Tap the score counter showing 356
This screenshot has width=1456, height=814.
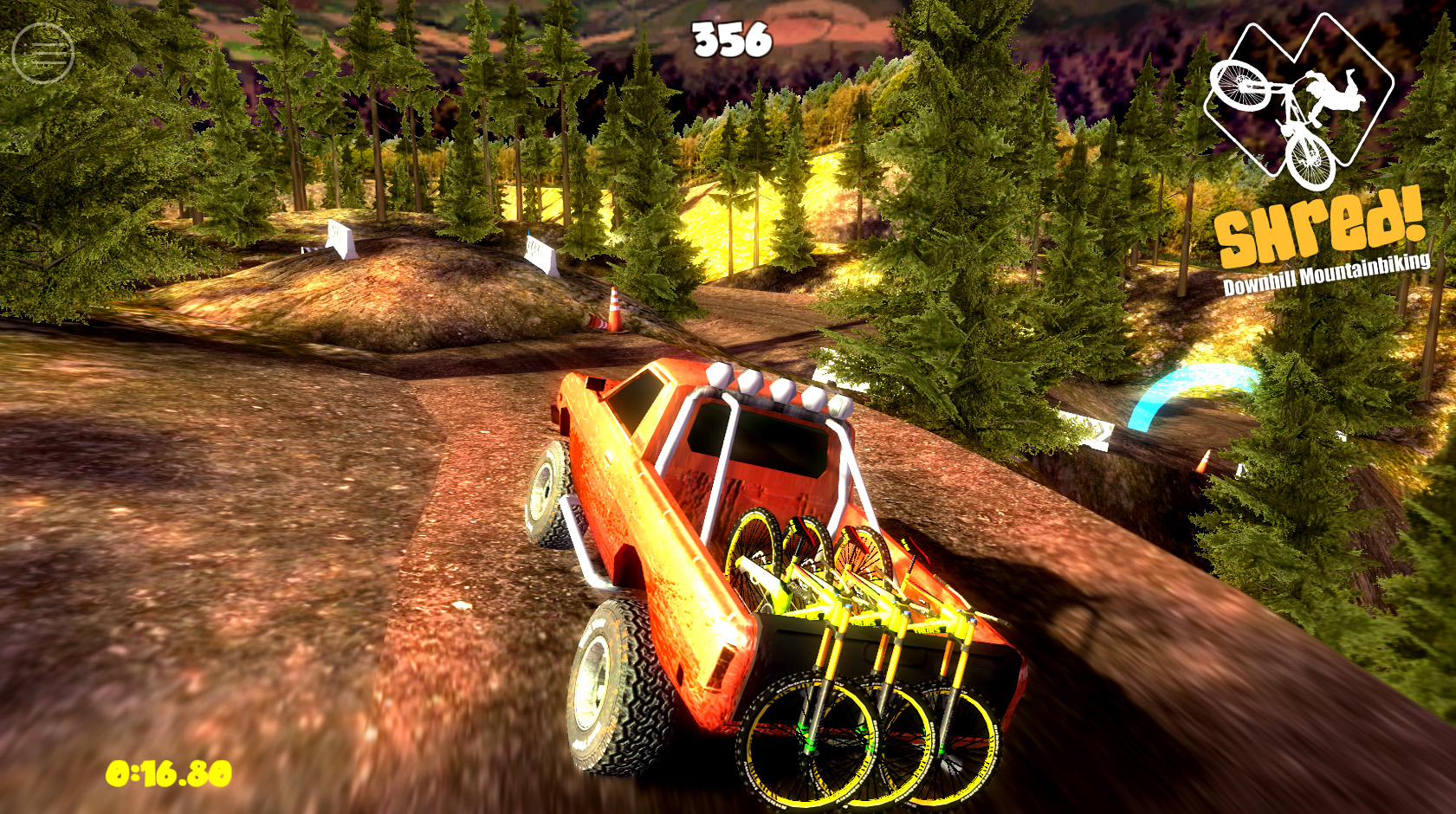[x=730, y=36]
